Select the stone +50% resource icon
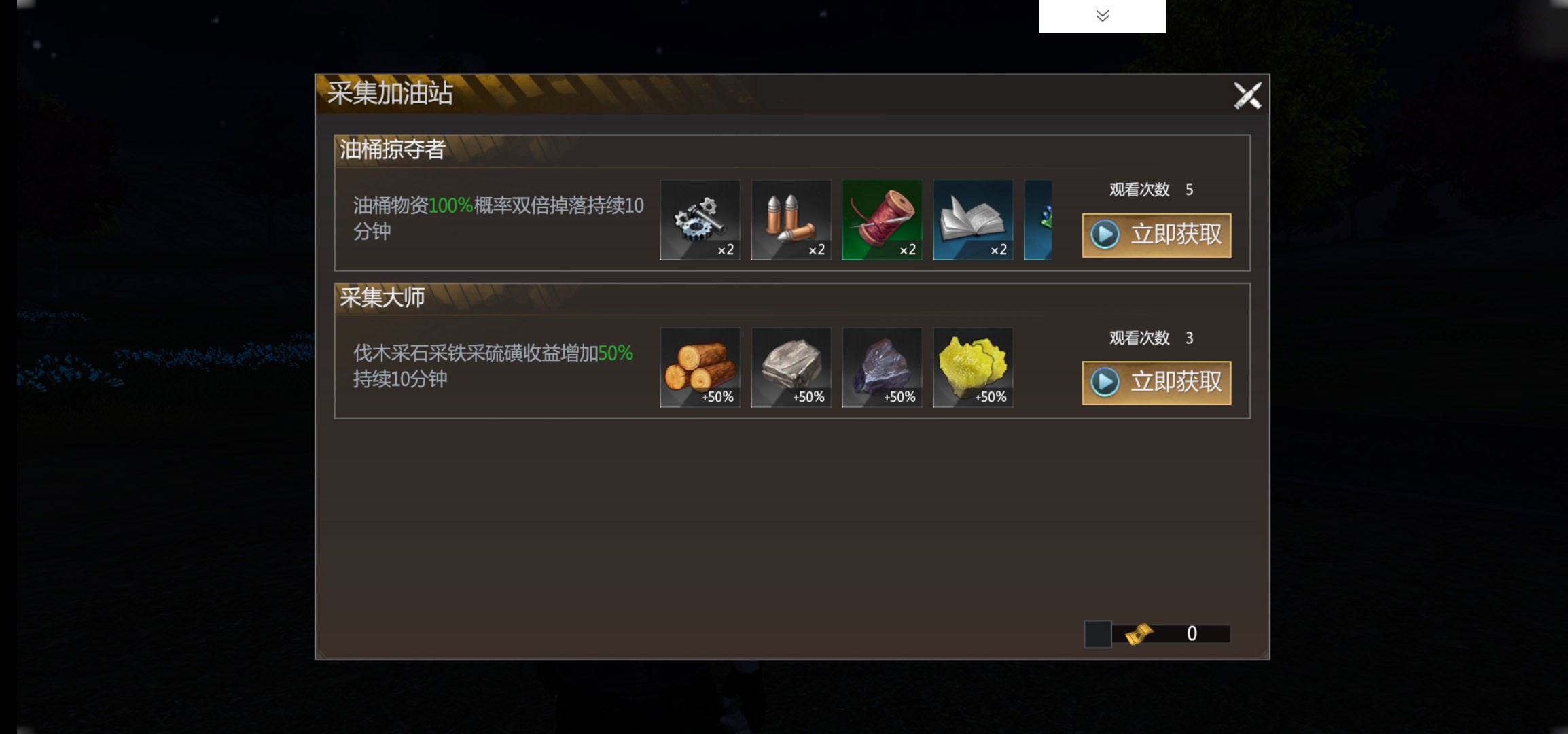The height and width of the screenshot is (734, 1568). pyautogui.click(x=791, y=368)
